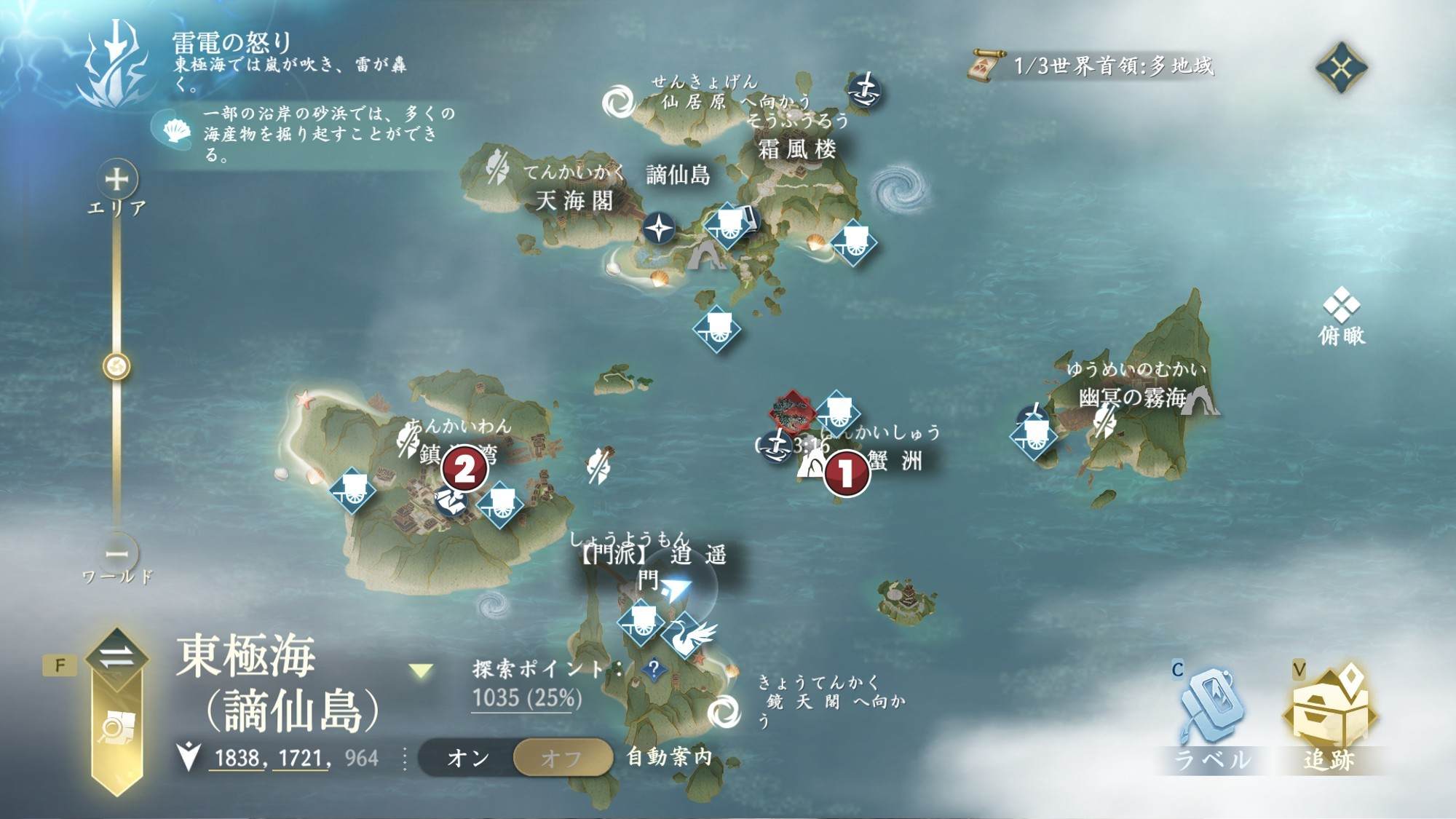Select the red marker numbered 2

(464, 469)
